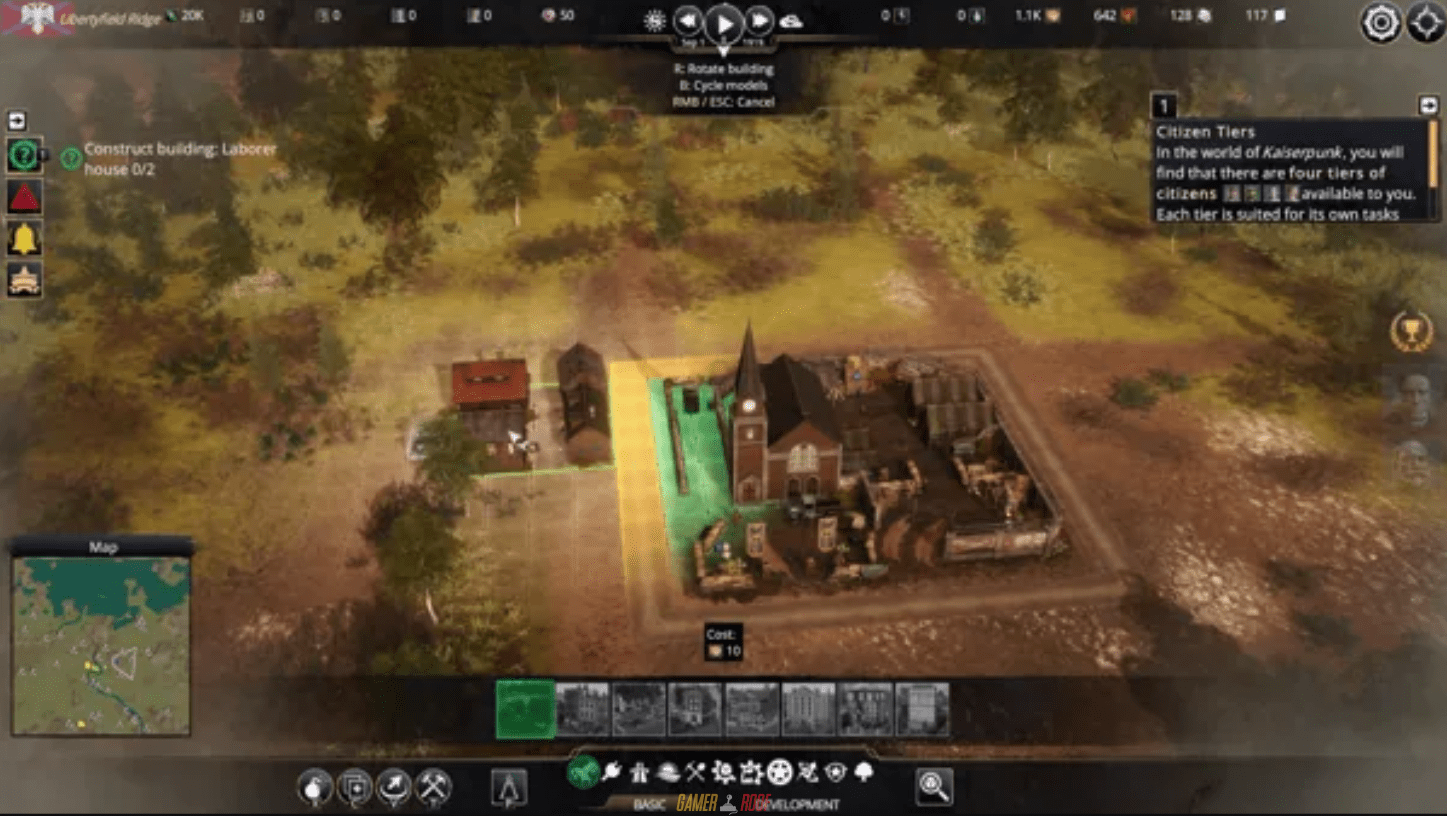Select the BASIC tab

(651, 803)
